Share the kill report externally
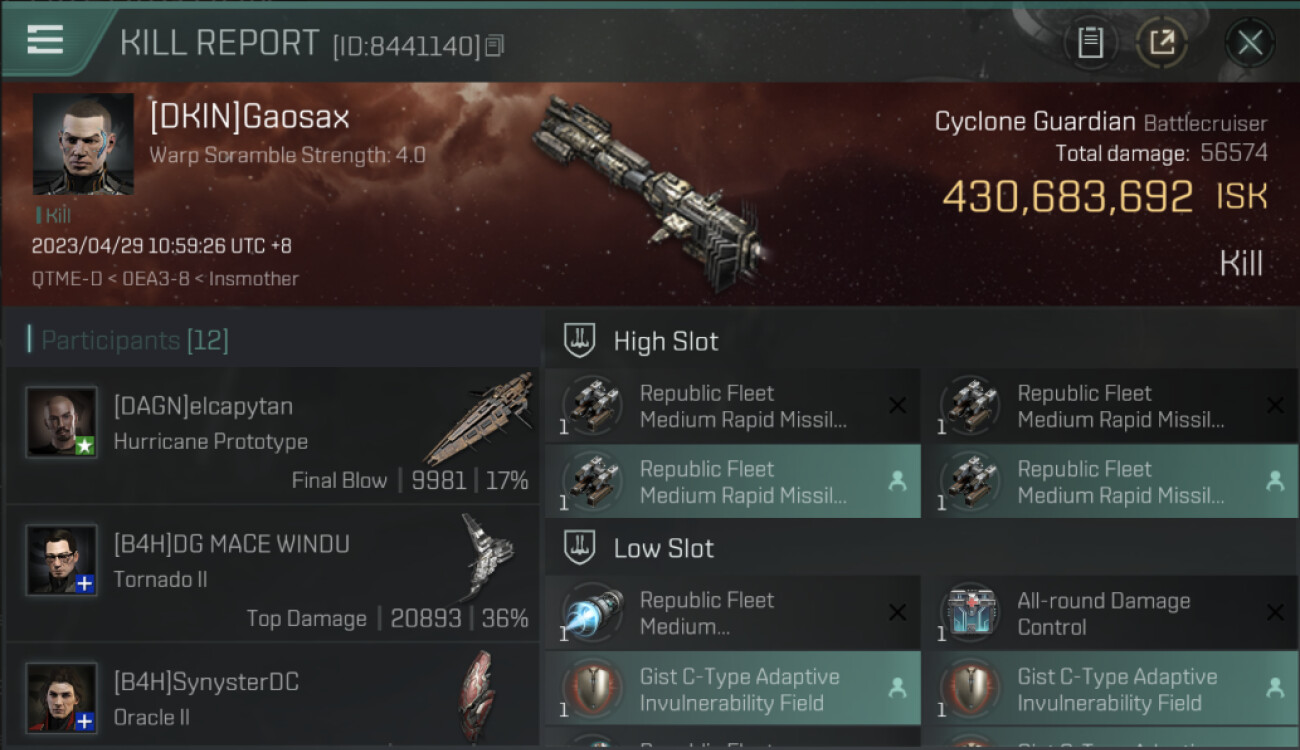 pos(1161,42)
